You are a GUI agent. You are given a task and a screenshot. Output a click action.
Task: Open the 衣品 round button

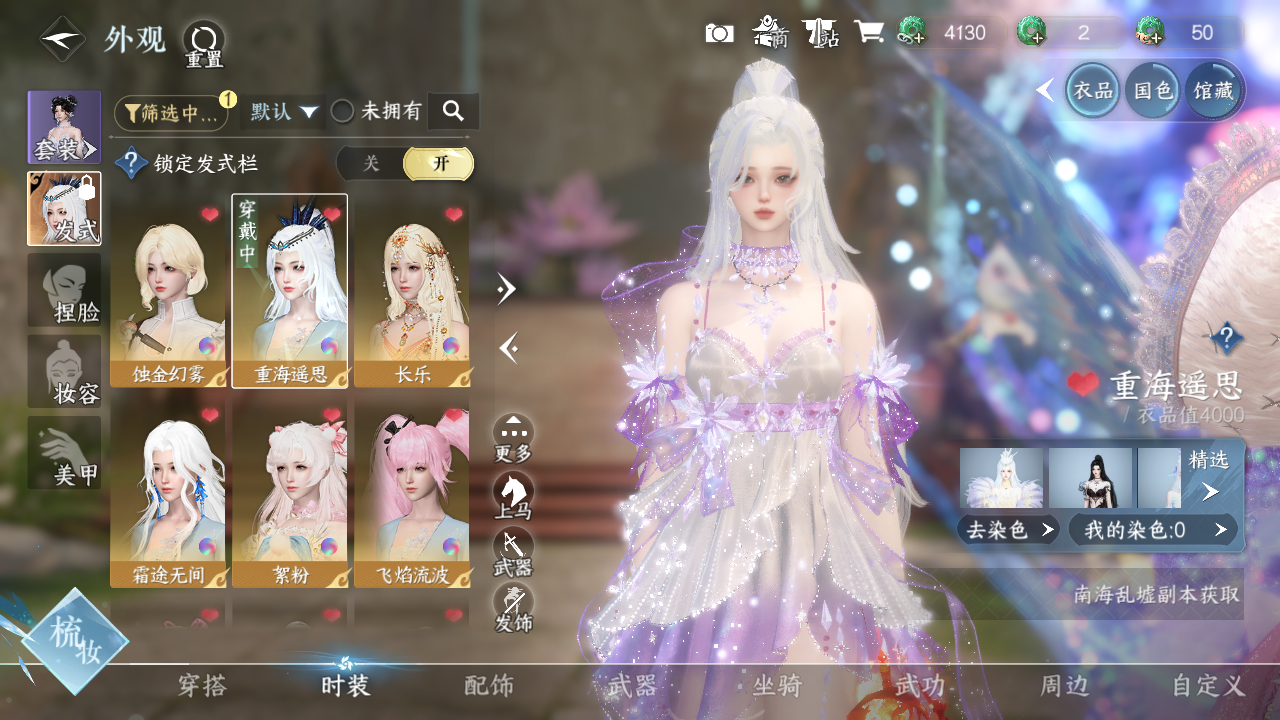click(1092, 91)
